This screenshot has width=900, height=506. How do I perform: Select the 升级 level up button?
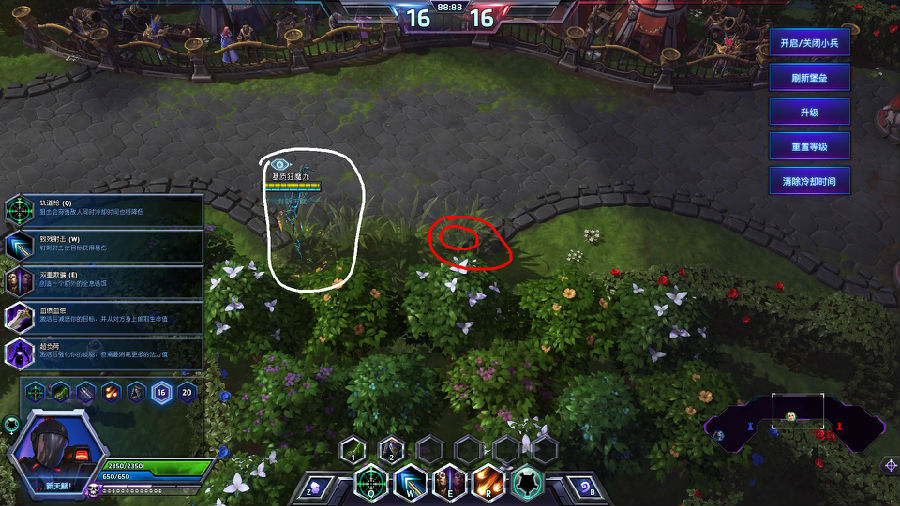point(809,112)
